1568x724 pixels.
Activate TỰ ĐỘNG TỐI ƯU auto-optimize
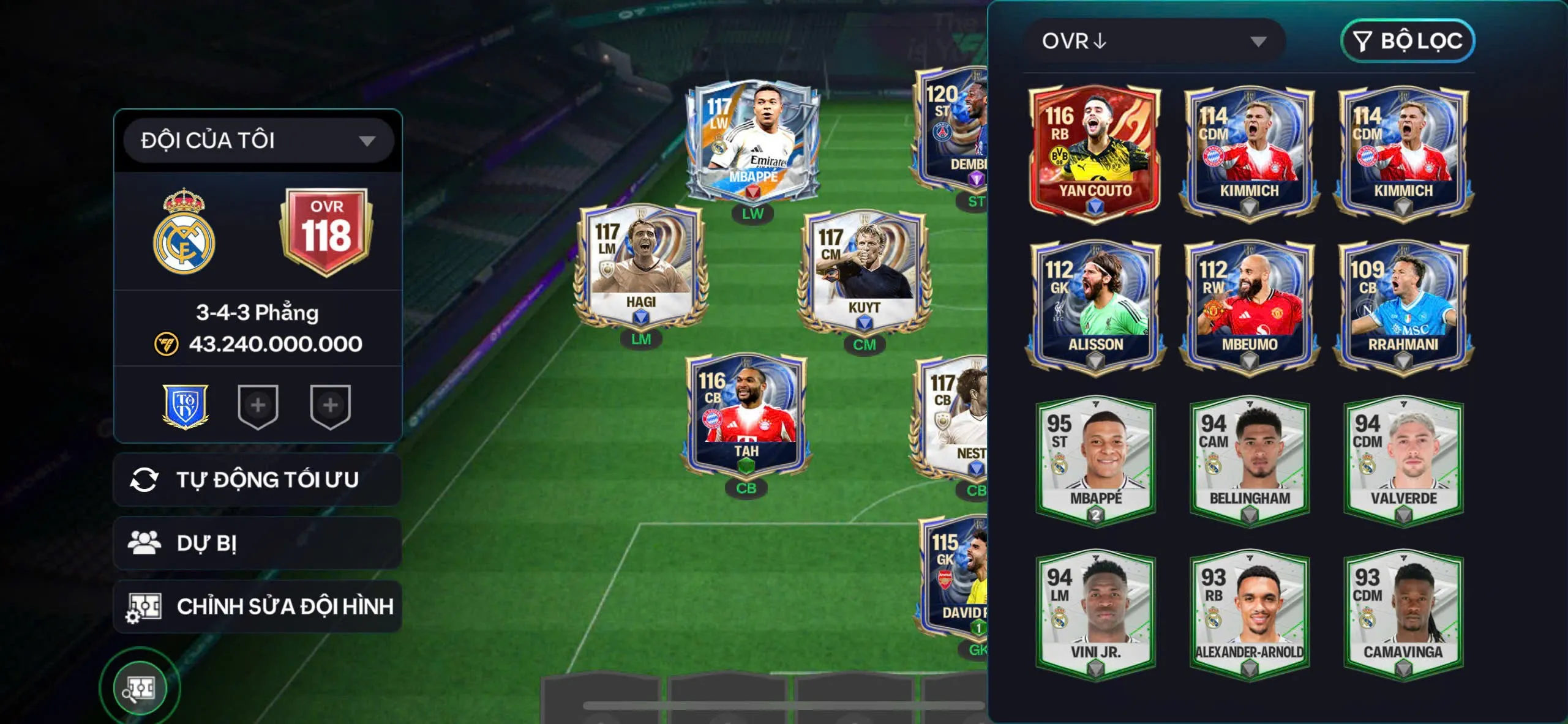pyautogui.click(x=258, y=480)
